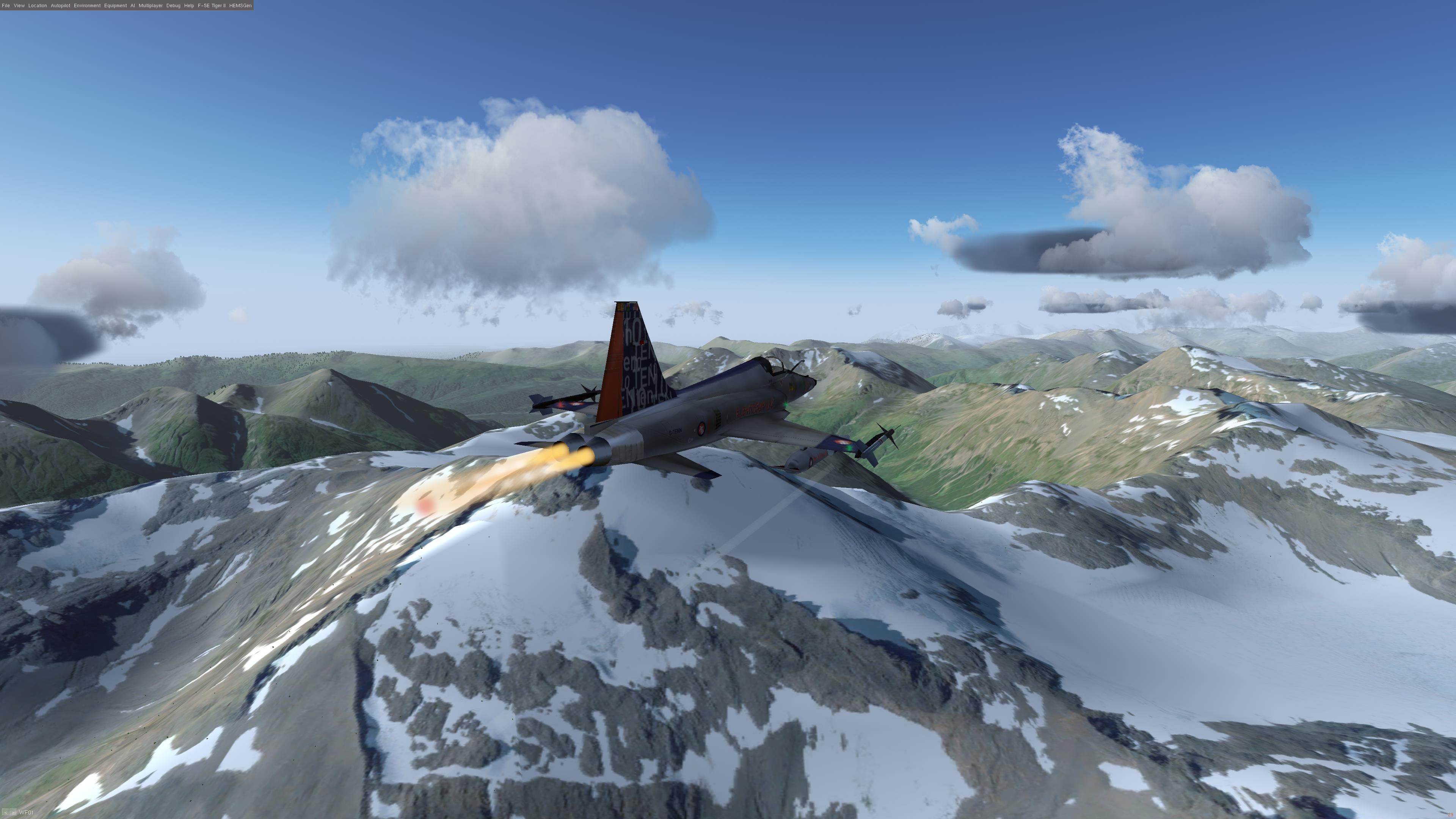Open the Help menu
Viewport: 1456px width, 819px height.
point(189,6)
